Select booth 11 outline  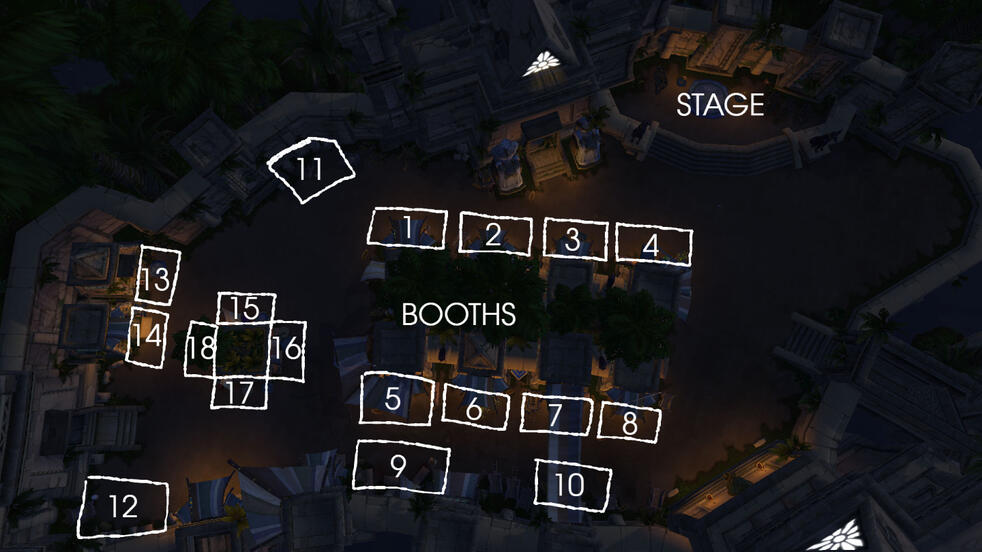[311, 168]
